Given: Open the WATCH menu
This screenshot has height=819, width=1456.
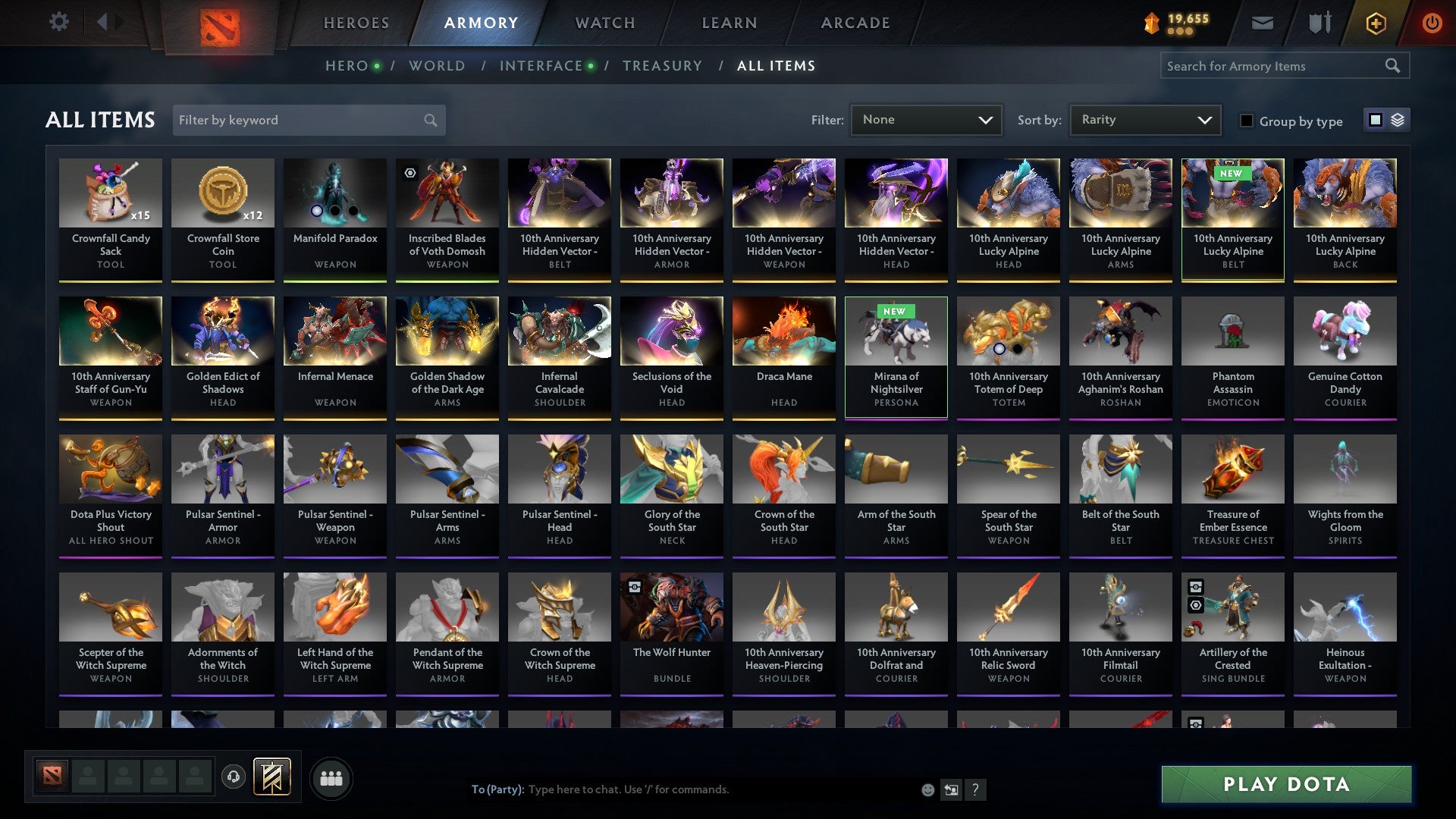Looking at the screenshot, I should point(604,23).
